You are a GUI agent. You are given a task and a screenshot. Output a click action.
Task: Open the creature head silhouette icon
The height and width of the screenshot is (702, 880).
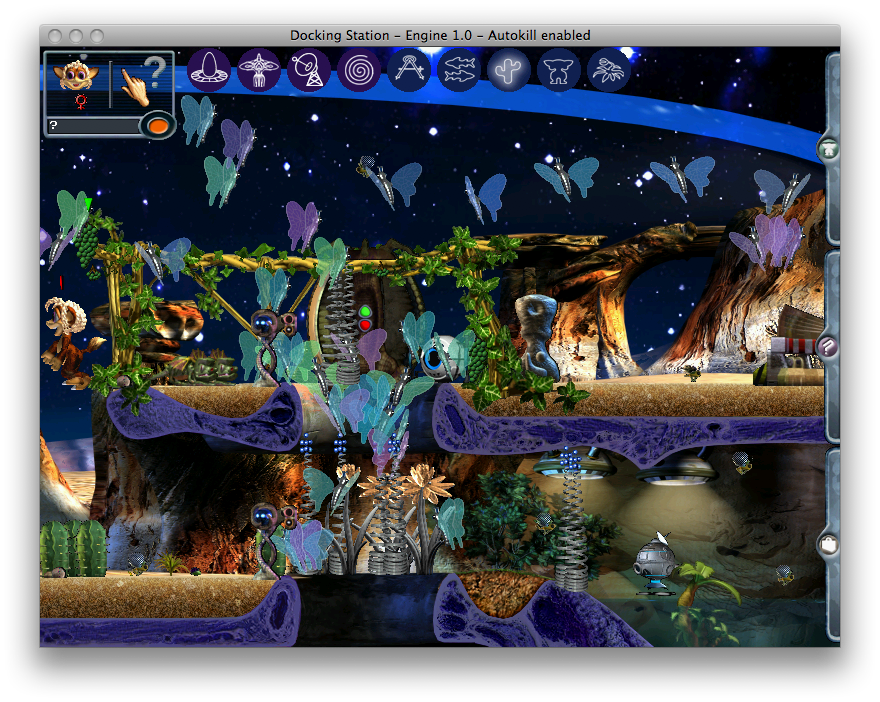559,70
